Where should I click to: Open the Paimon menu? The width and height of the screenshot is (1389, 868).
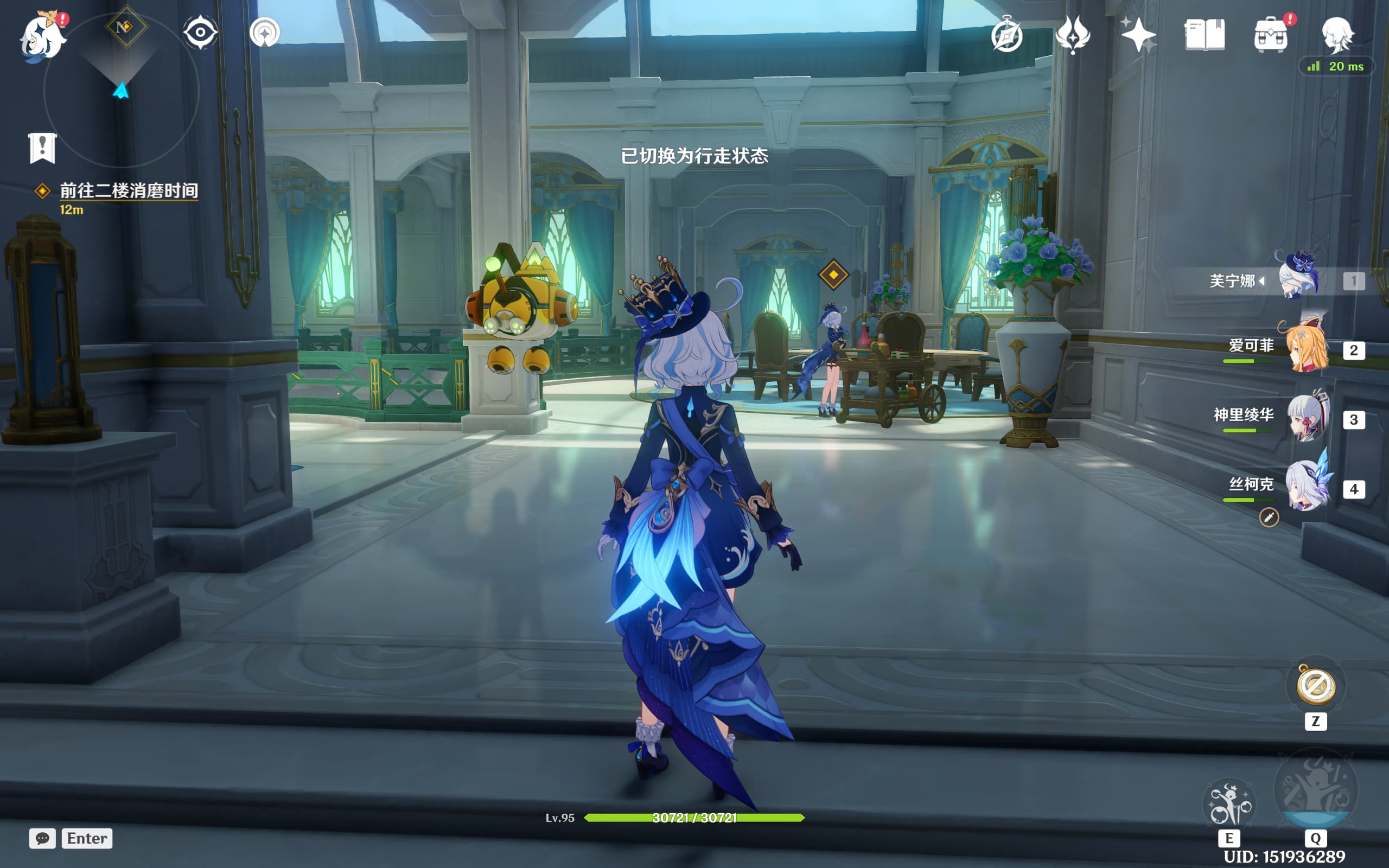(42, 37)
